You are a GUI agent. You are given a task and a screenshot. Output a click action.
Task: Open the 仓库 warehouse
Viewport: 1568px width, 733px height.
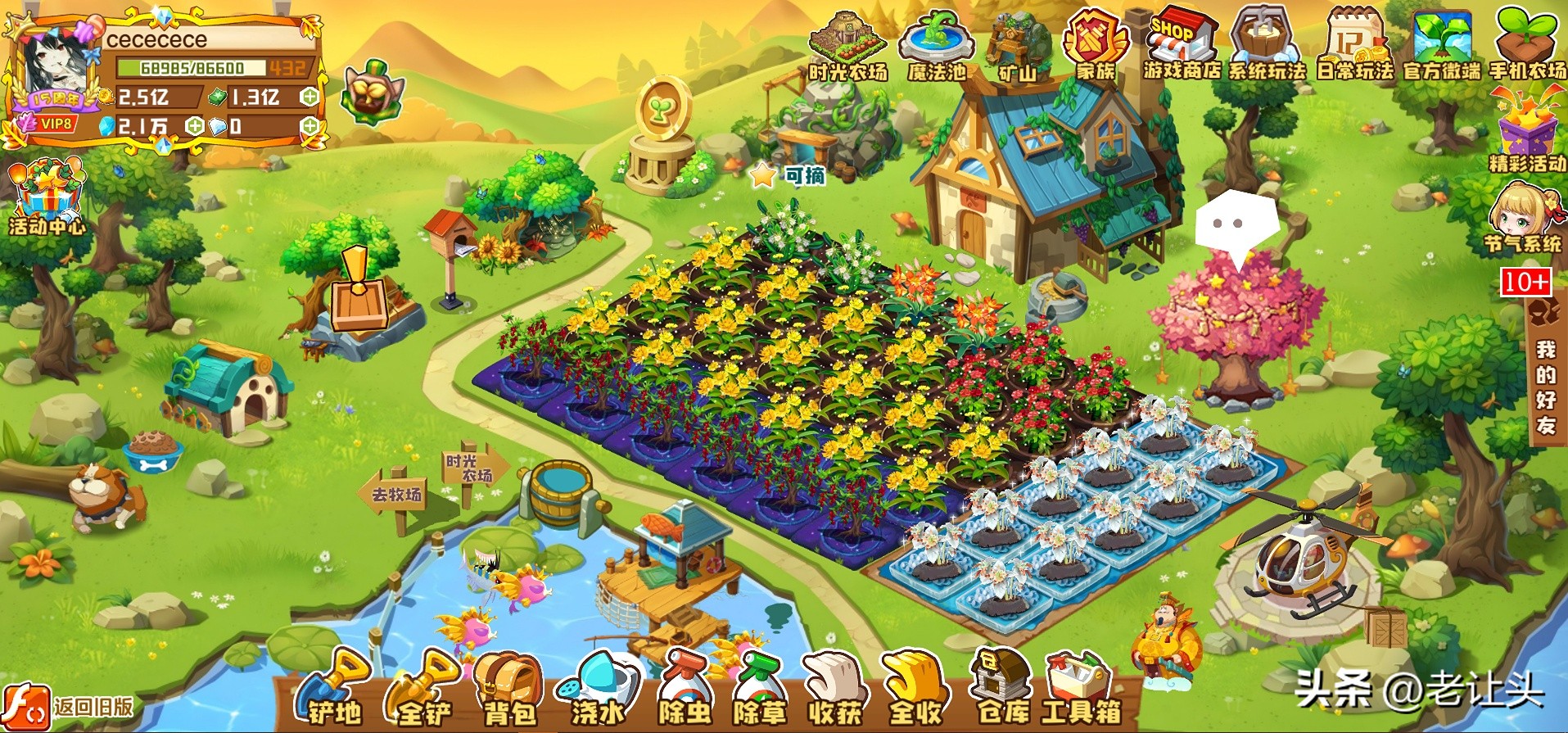click(1002, 690)
